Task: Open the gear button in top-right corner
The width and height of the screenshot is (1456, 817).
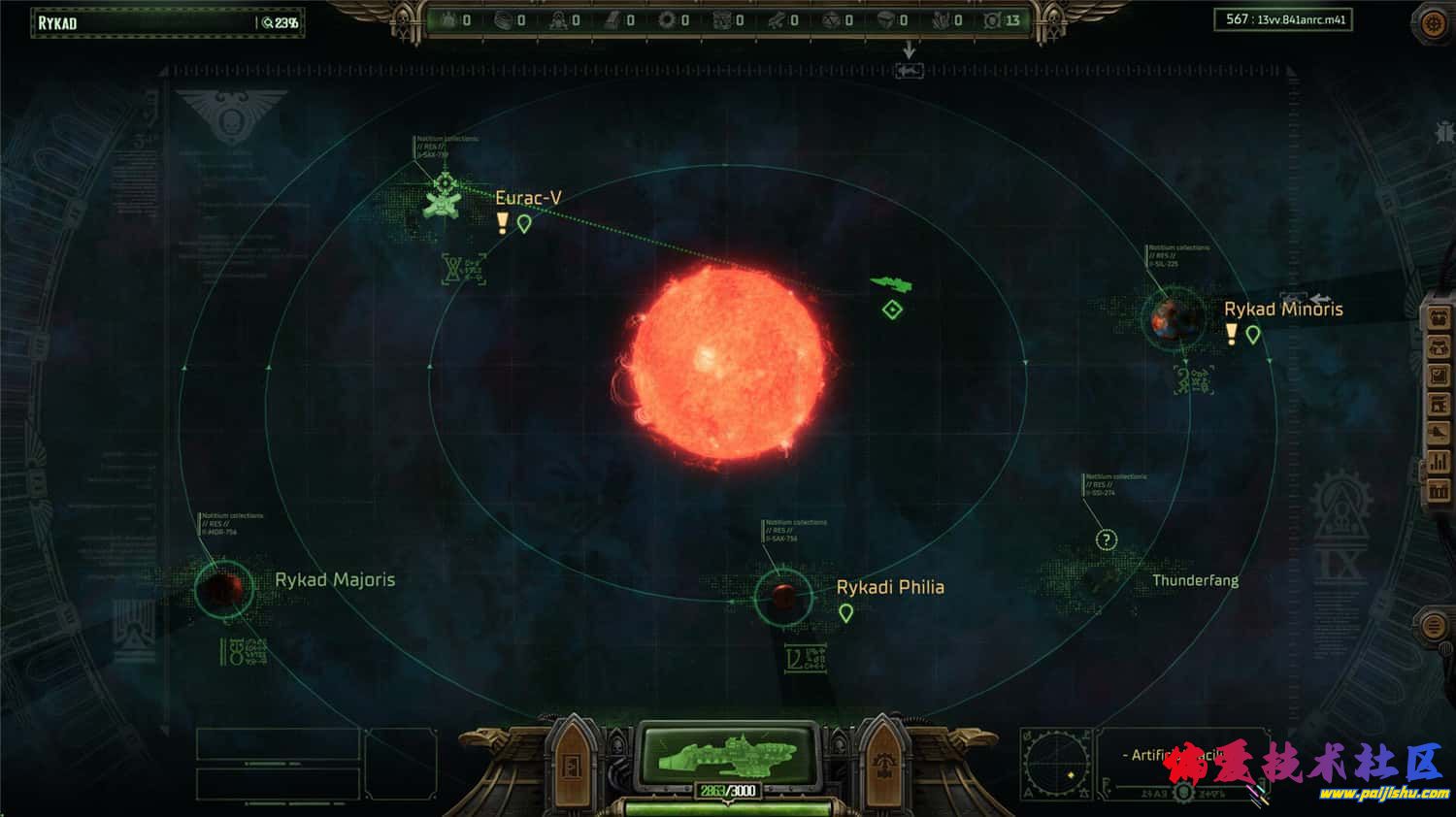Action: coord(1433,23)
